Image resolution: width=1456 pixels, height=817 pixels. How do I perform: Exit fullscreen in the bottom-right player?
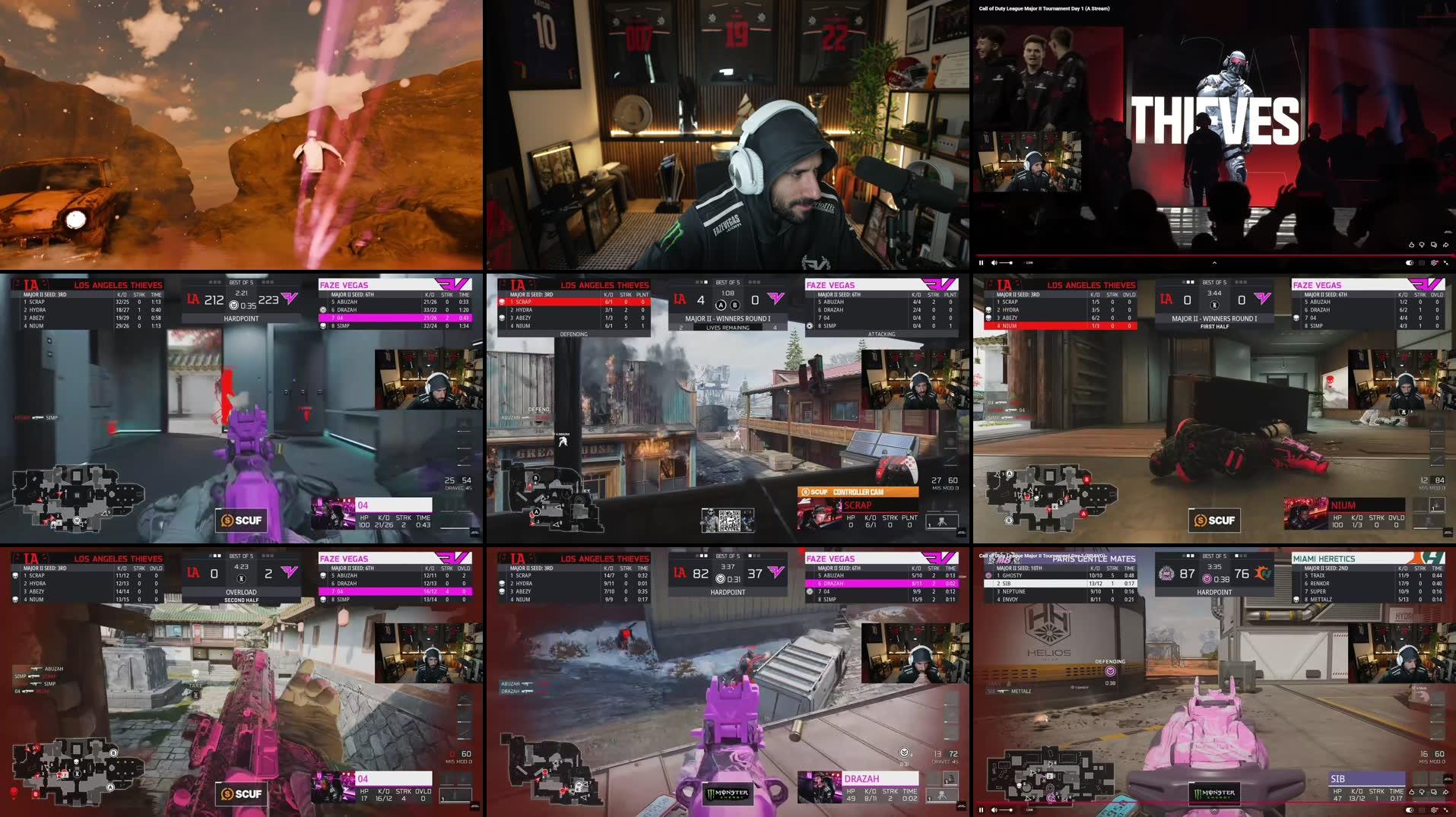point(1446,810)
